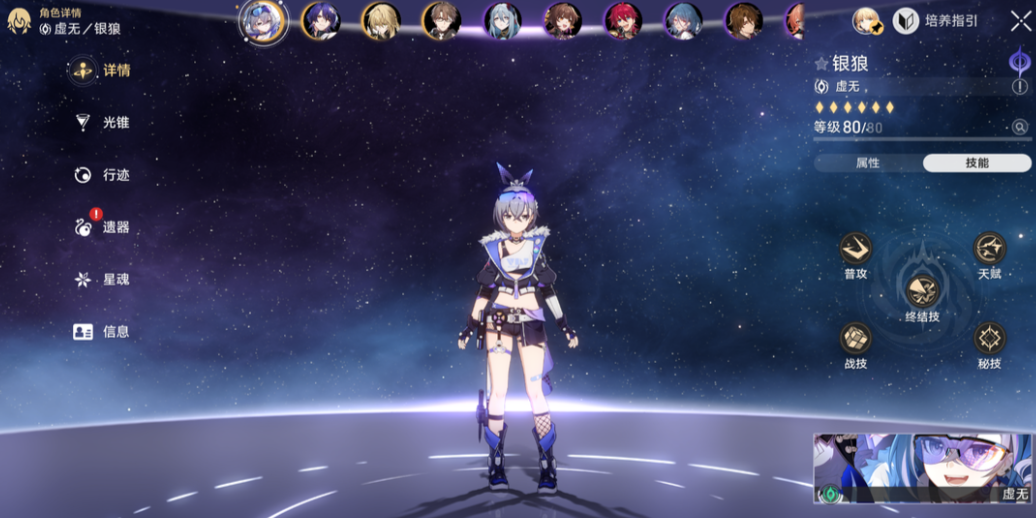
Task: Open the 遗器 relics menu
Action: click(103, 227)
